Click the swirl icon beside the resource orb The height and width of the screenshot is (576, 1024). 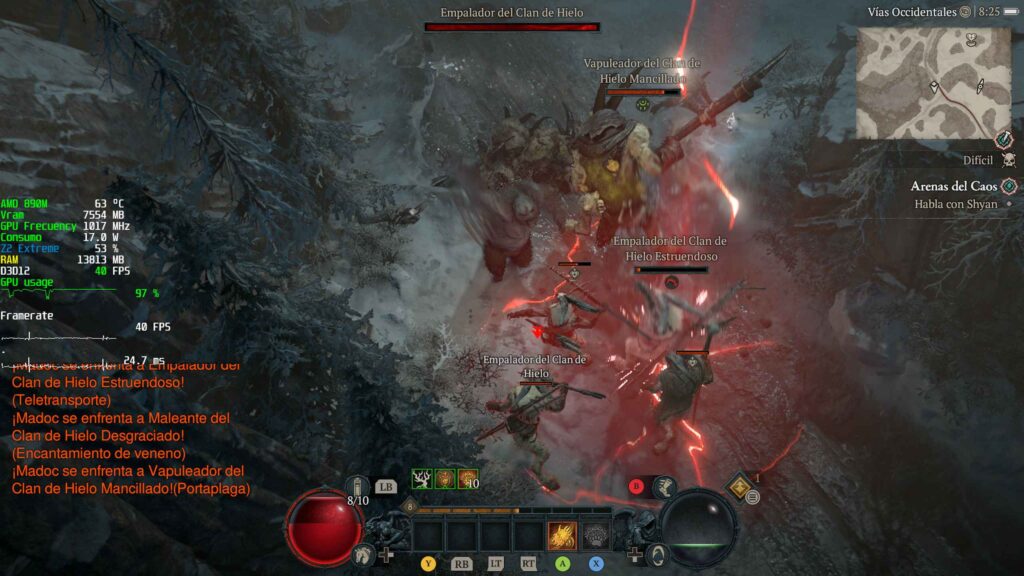657,553
